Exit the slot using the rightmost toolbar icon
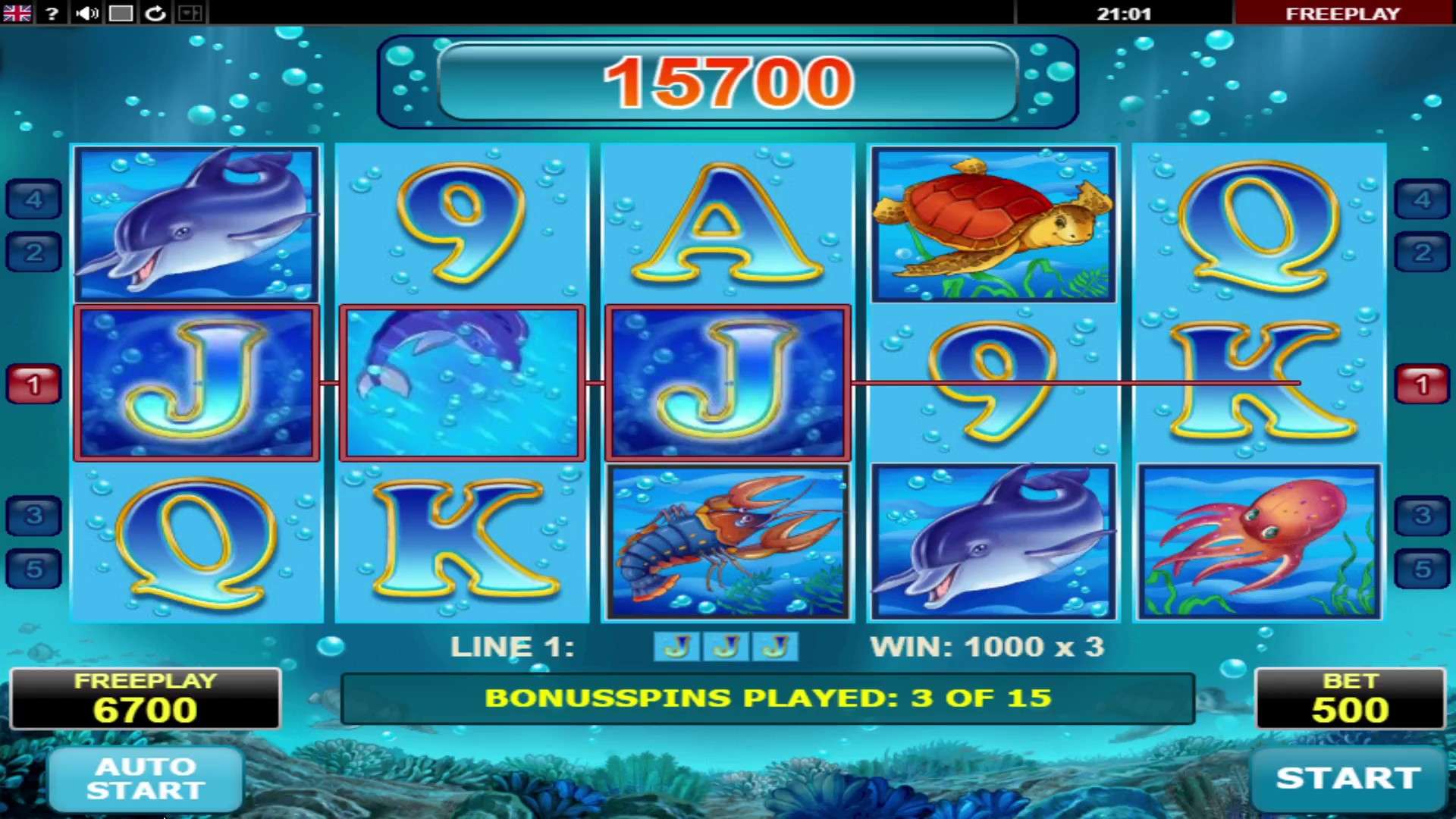The height and width of the screenshot is (819, 1456). coord(190,13)
